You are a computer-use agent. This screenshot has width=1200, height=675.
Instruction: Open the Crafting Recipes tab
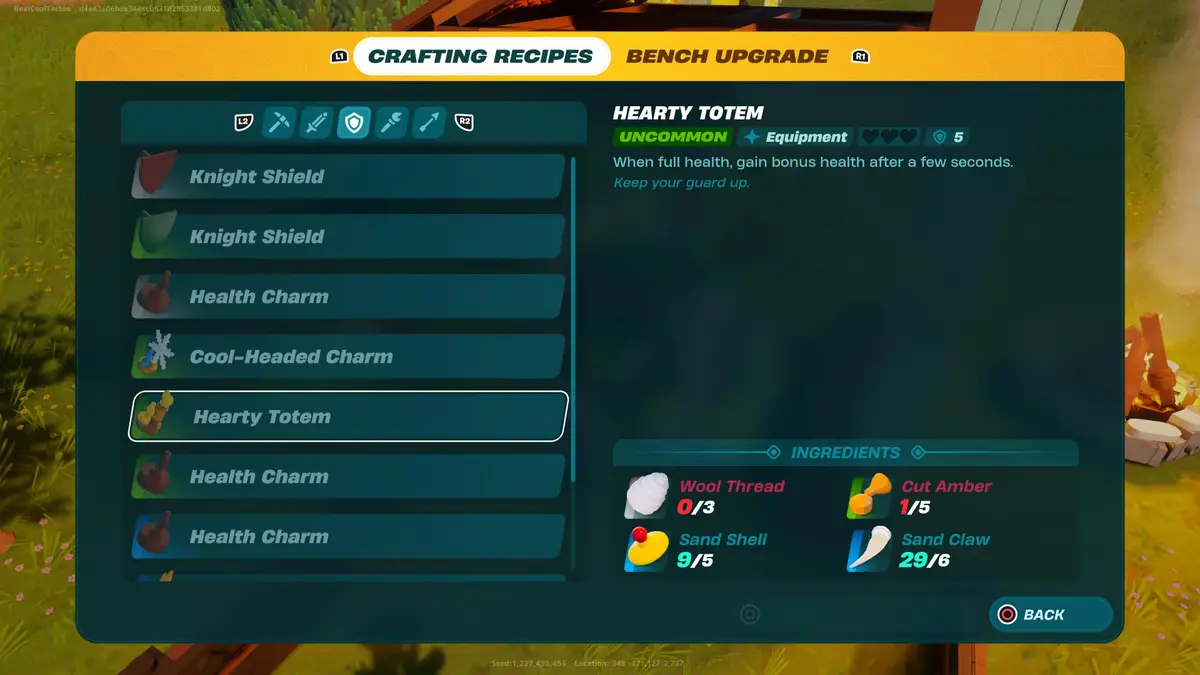(481, 57)
